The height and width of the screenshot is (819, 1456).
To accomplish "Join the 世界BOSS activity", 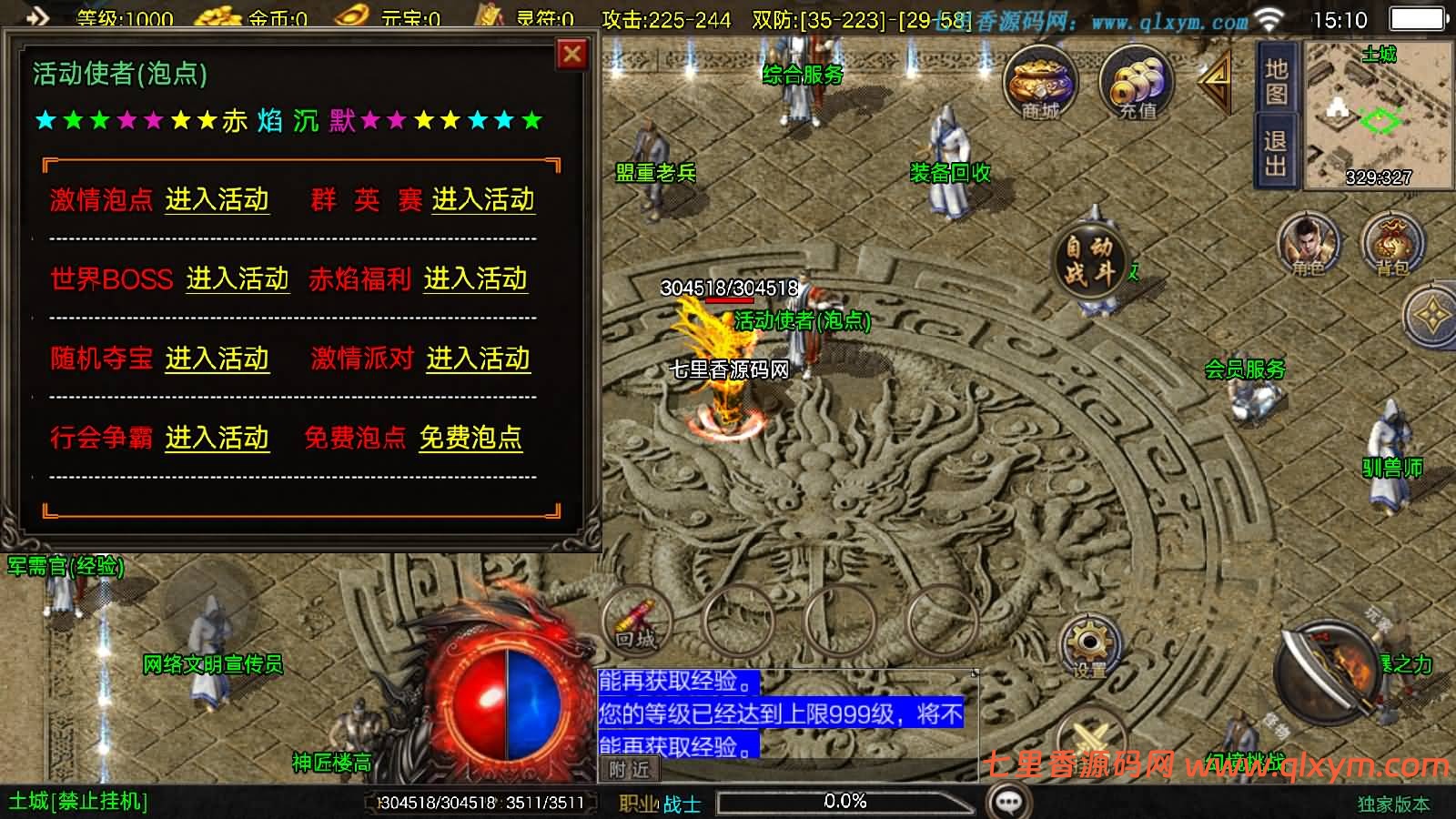I will 238,278.
